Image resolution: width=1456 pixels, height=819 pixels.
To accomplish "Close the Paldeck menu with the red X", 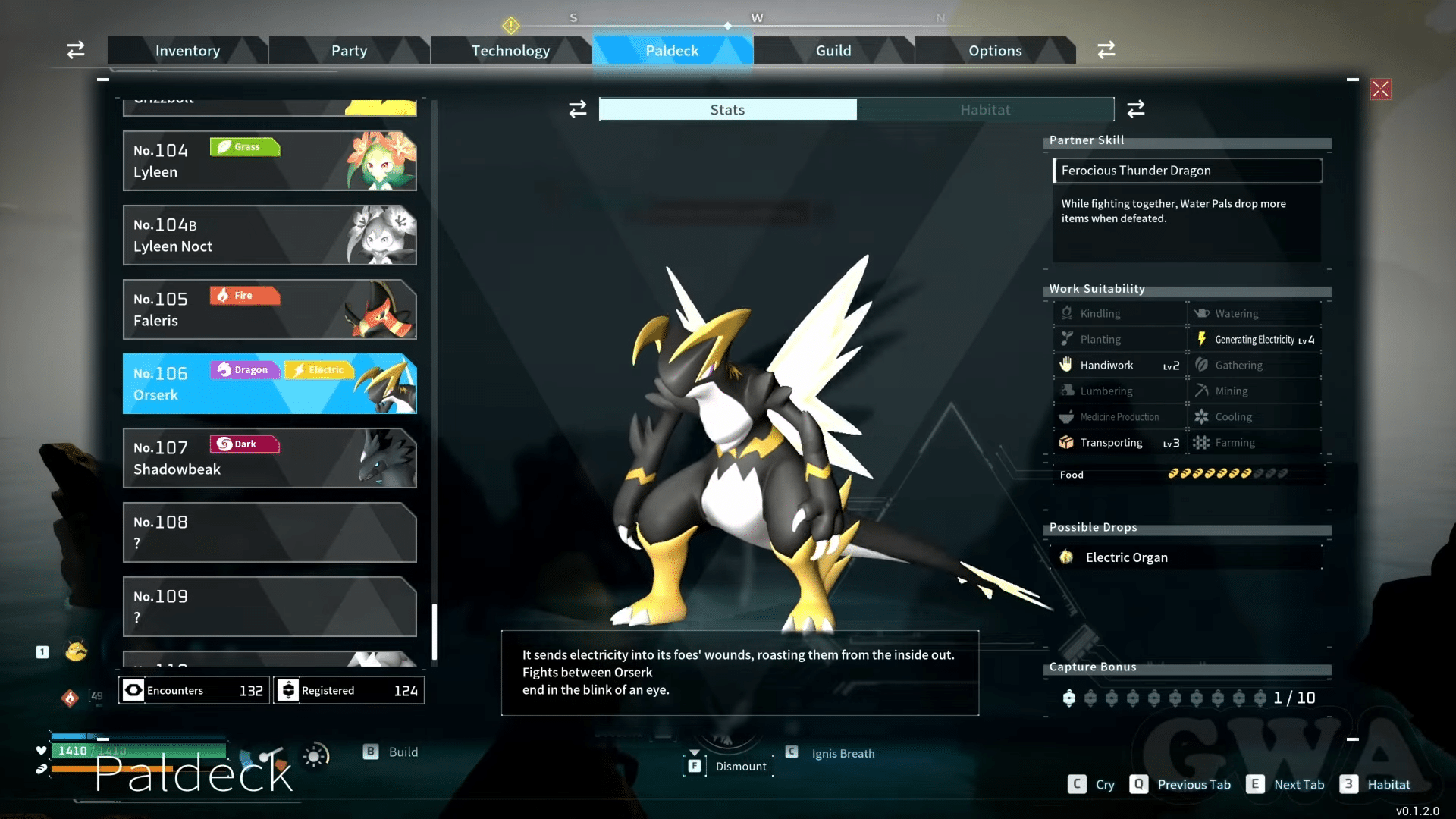I will pos(1380,89).
